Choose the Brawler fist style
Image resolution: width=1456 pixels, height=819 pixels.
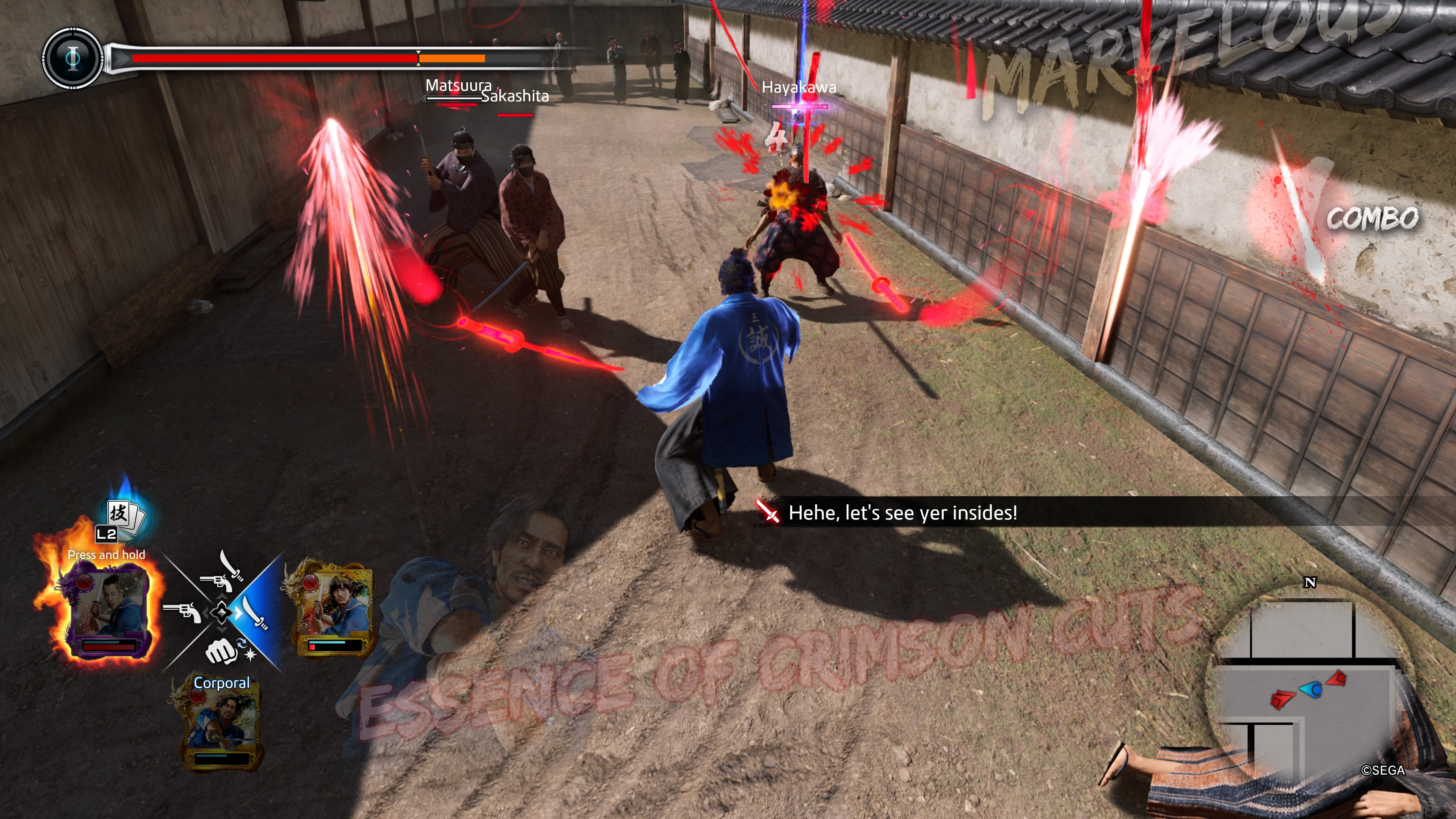[x=221, y=651]
